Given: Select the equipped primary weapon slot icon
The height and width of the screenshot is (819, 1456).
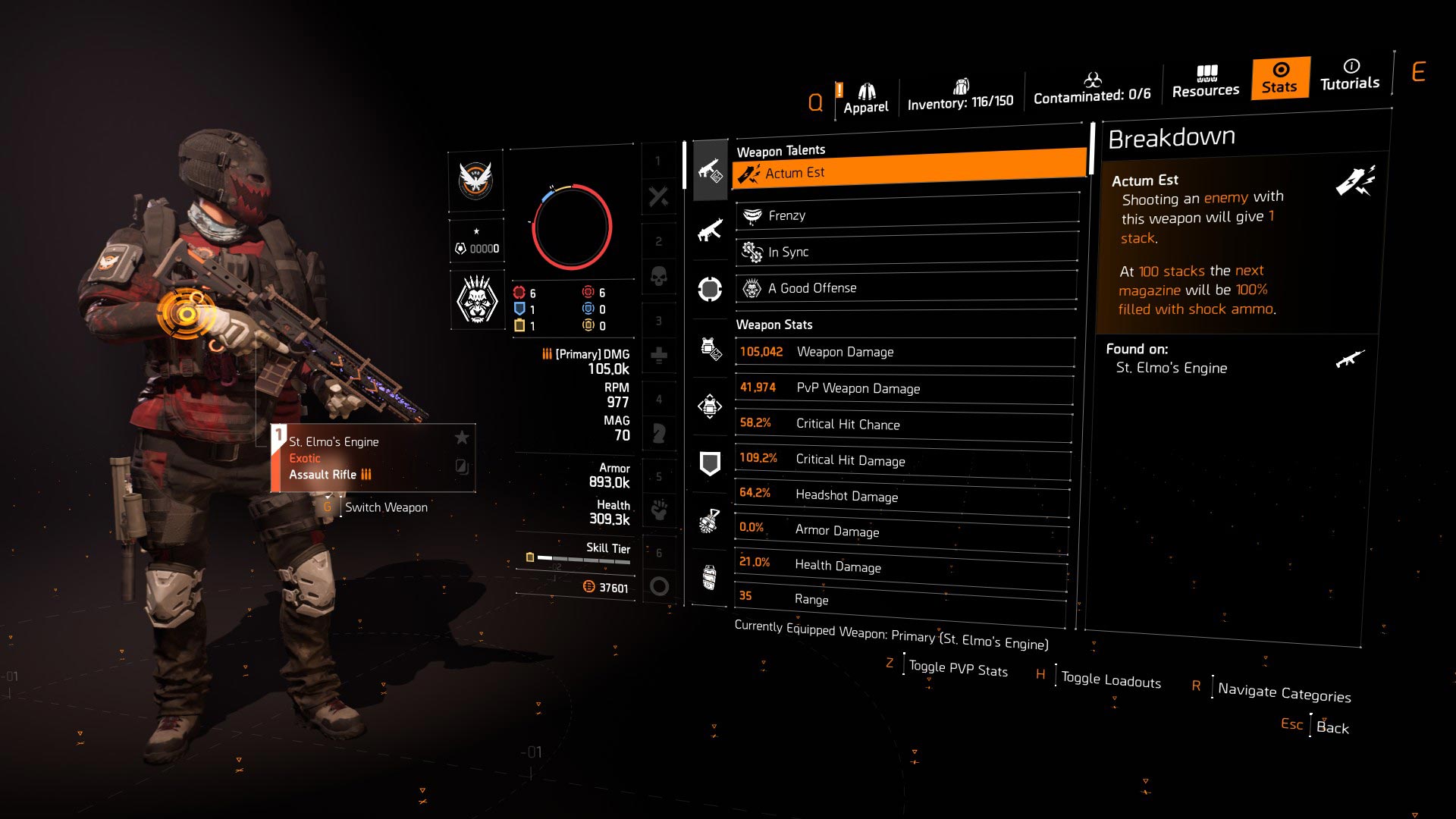Looking at the screenshot, I should [x=710, y=171].
